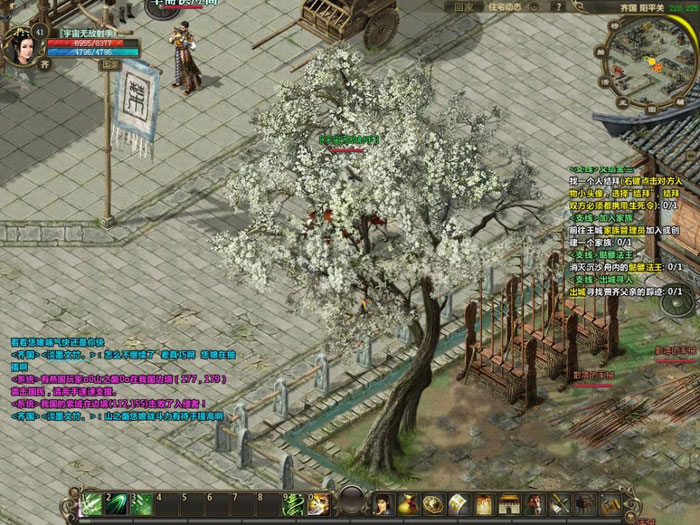
Task: Activate the first green skill in the hotbar
Action: [x=93, y=503]
